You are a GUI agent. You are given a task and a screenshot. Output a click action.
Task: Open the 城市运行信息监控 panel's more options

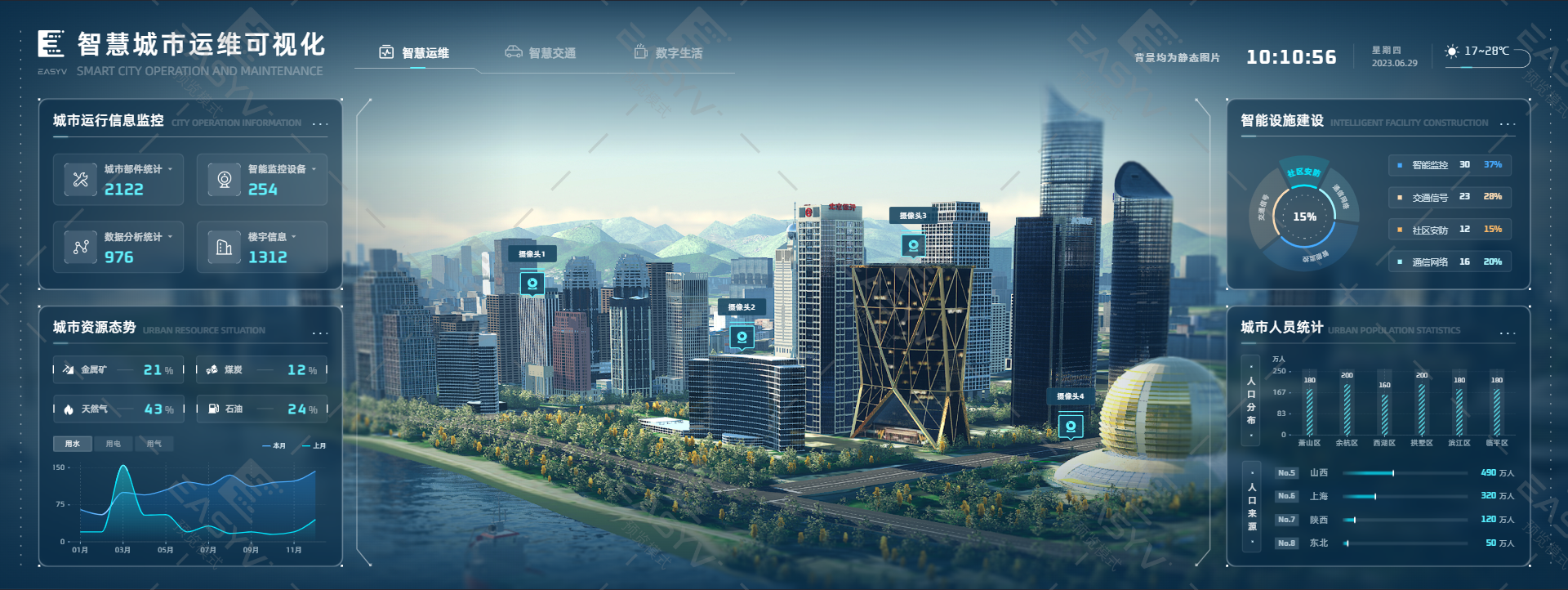320,124
